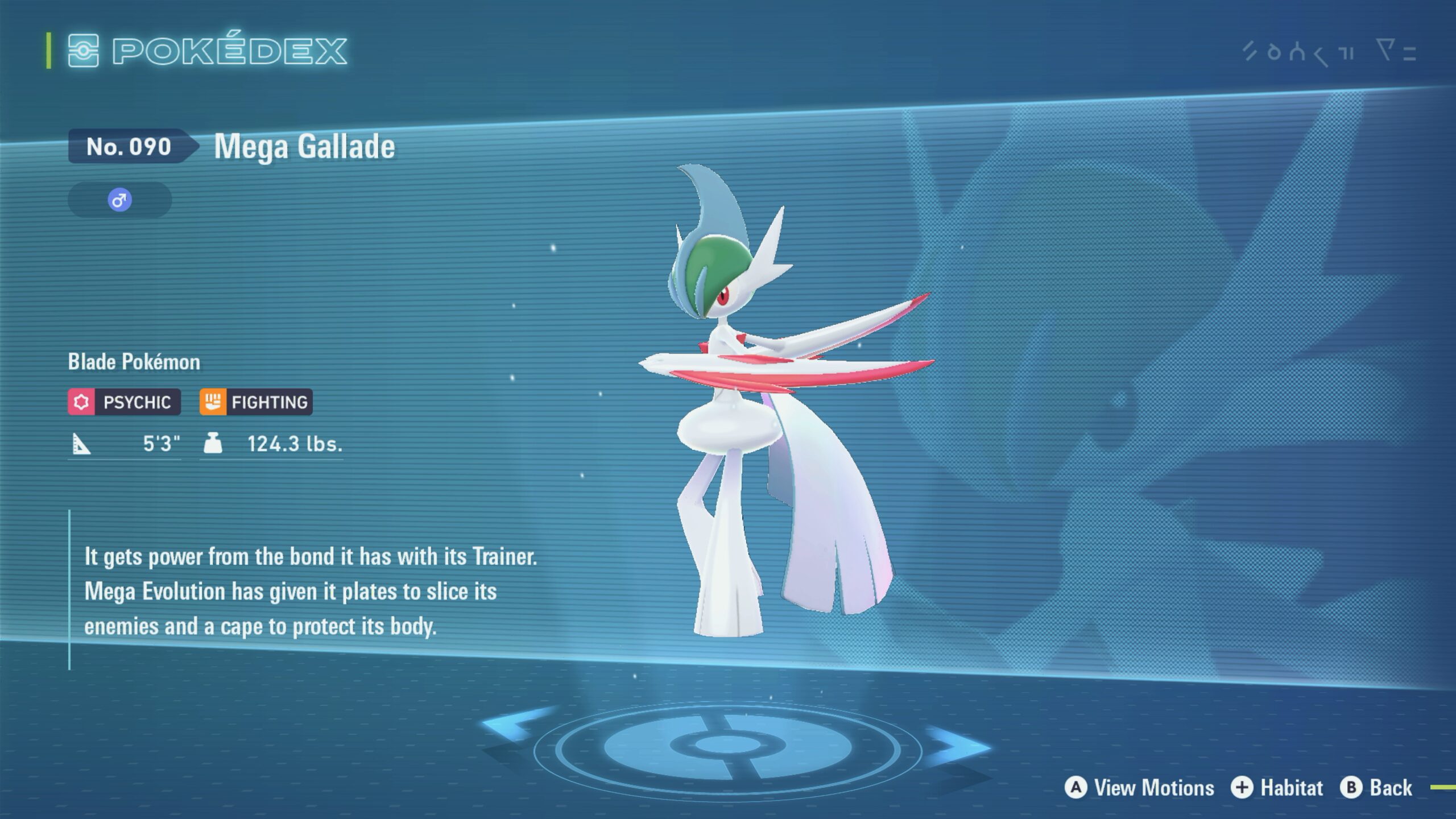This screenshot has width=1456, height=819.
Task: Select the male gender symbol
Action: click(119, 200)
